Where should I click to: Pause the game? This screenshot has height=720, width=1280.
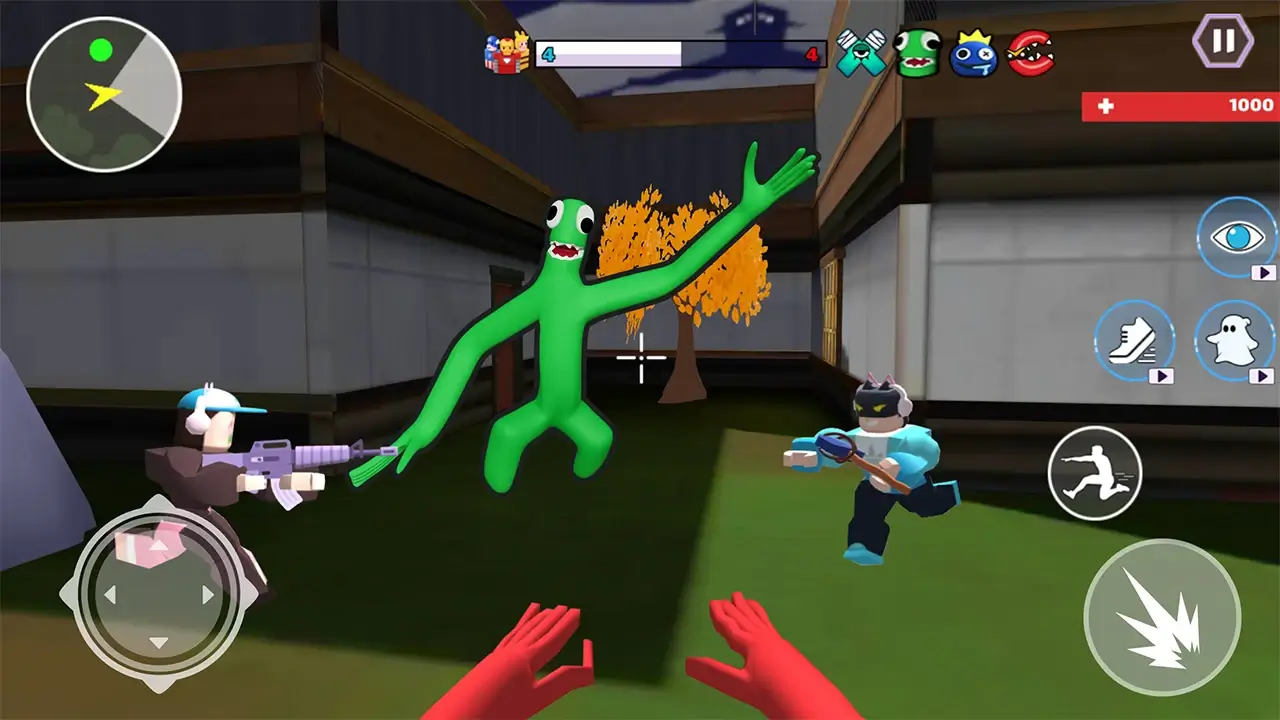tap(1221, 42)
